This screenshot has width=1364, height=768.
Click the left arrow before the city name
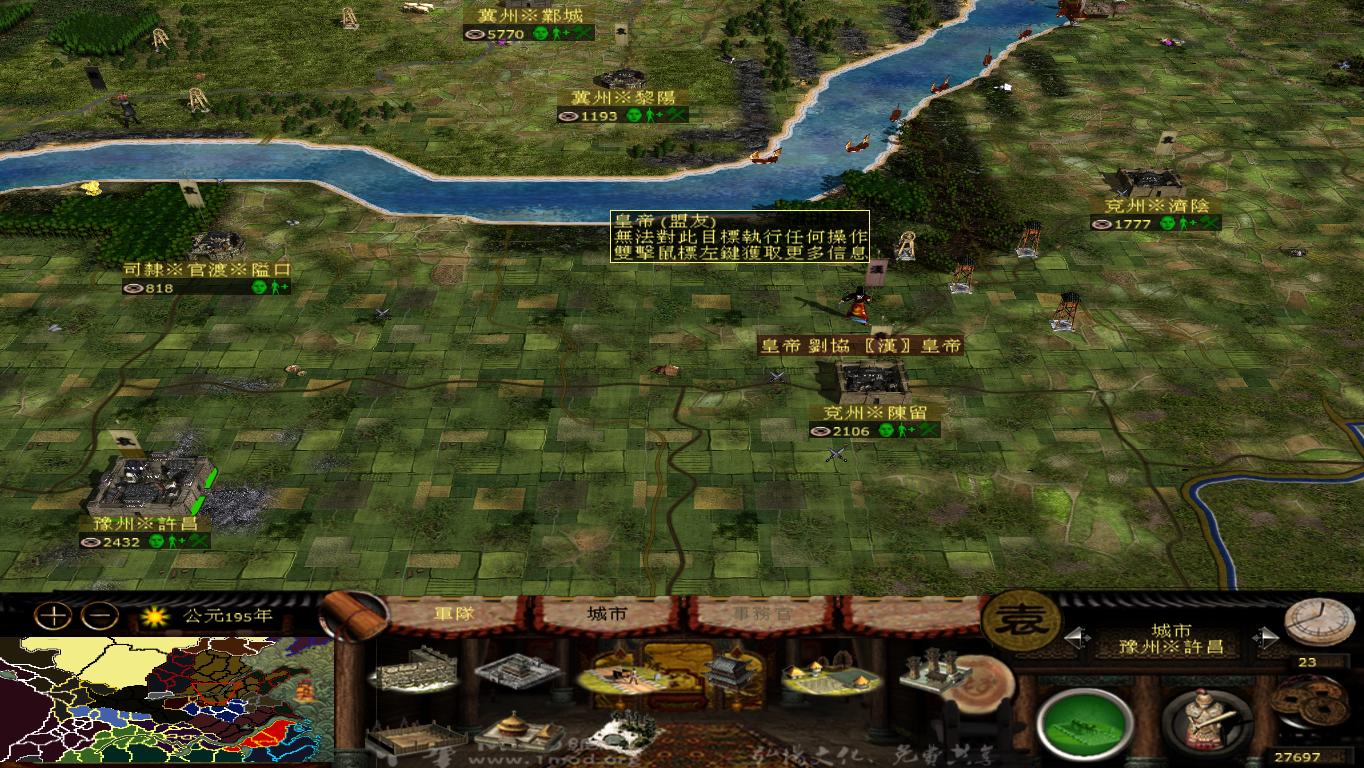point(1078,636)
